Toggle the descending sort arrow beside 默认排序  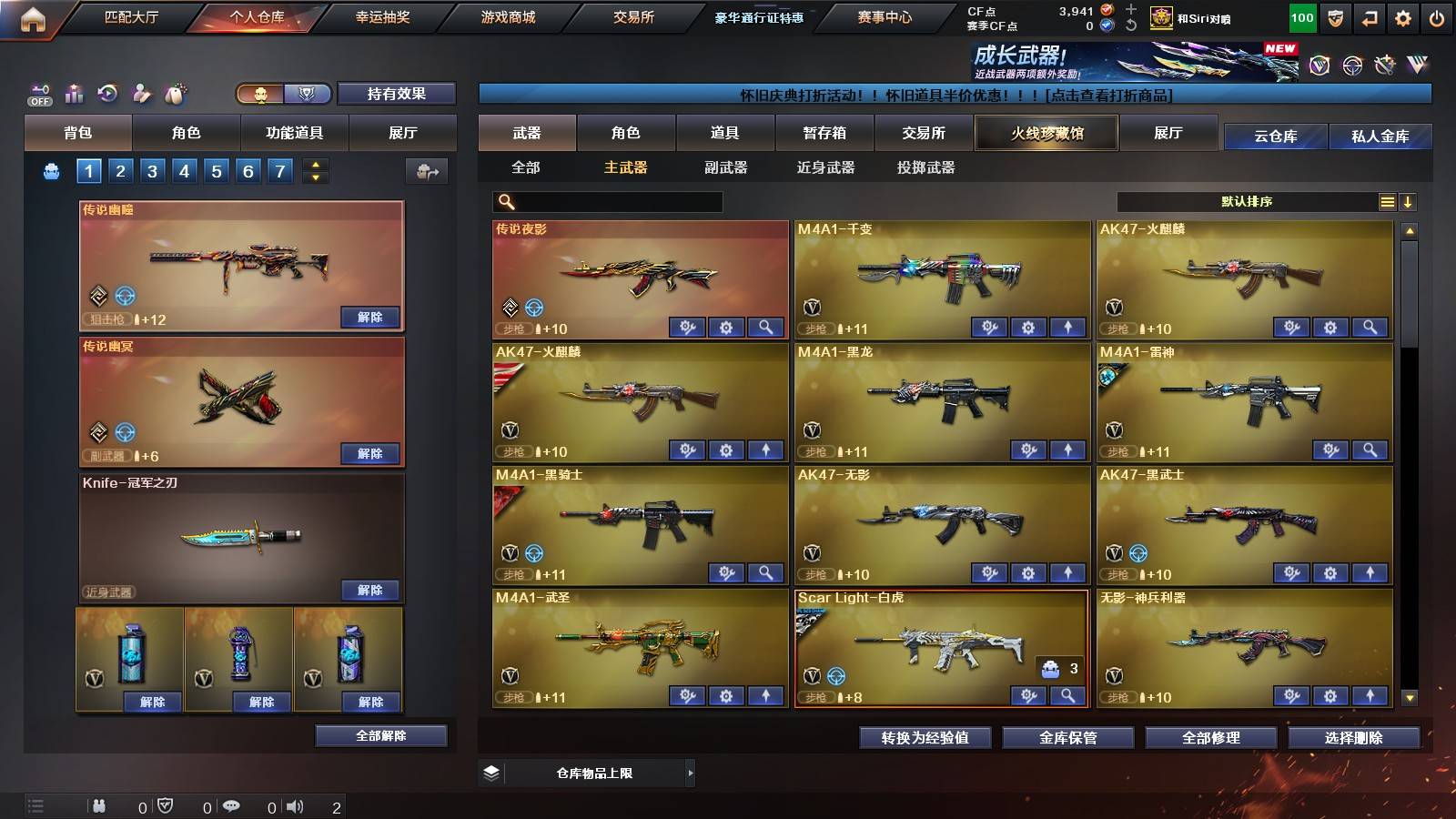pyautogui.click(x=1408, y=201)
